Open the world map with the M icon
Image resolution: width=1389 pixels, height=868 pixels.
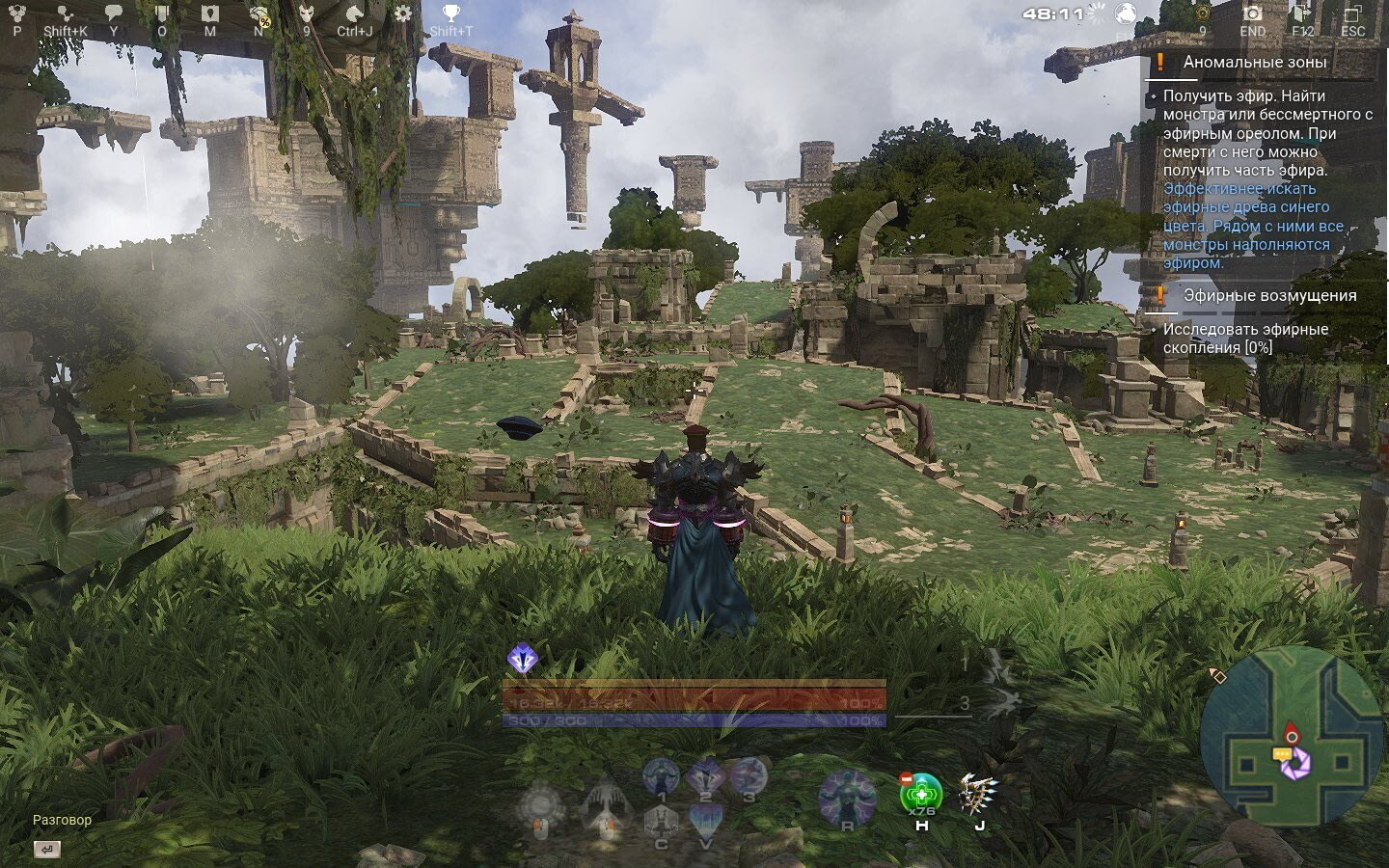(209, 13)
